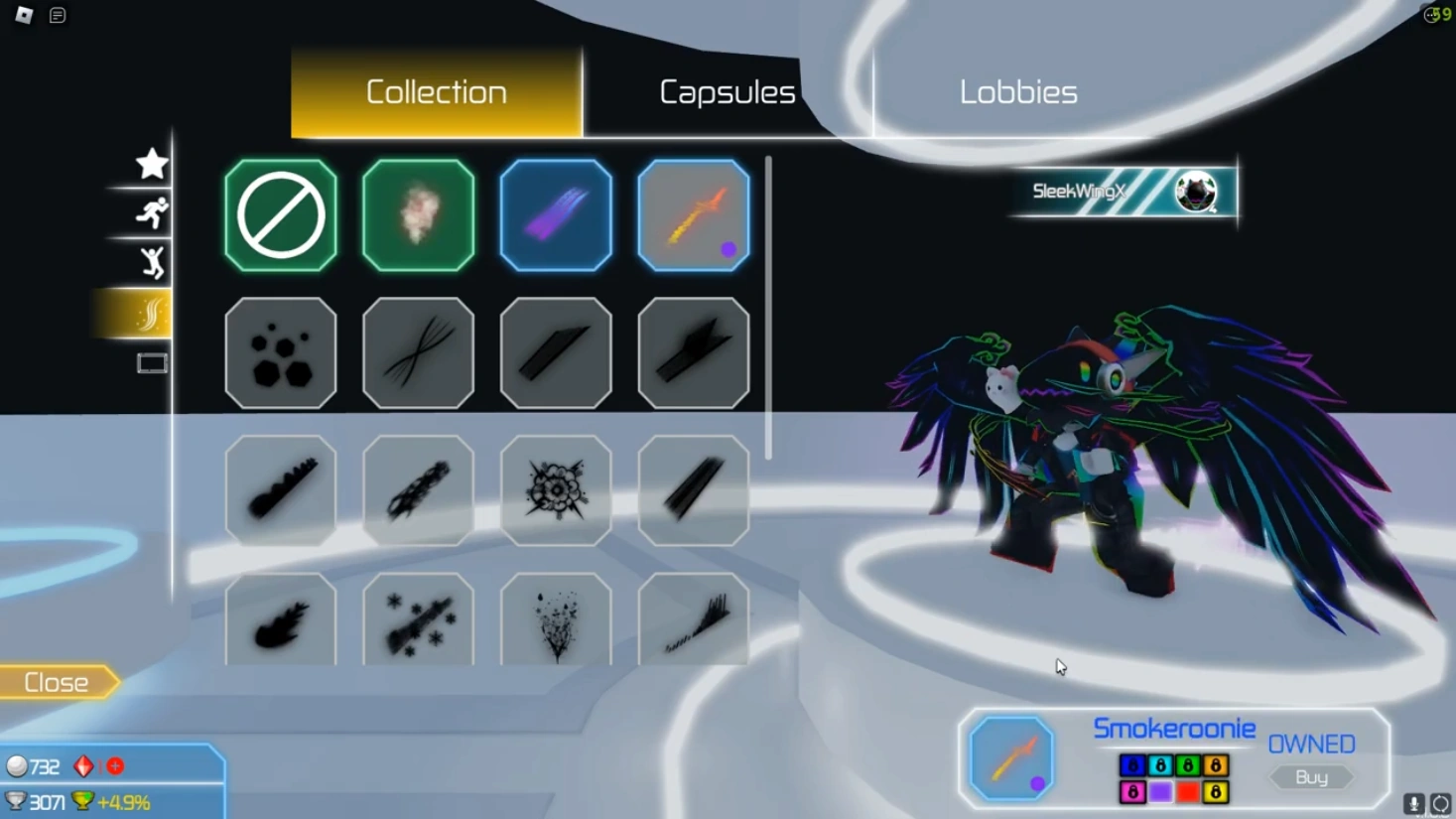Open the jumping figure category
This screenshot has width=1456, height=819.
coord(152,263)
